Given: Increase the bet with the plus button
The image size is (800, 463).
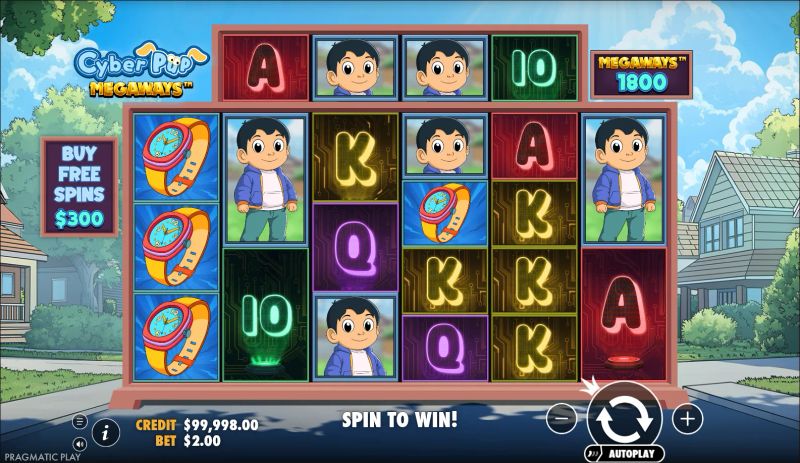Looking at the screenshot, I should click(x=687, y=419).
